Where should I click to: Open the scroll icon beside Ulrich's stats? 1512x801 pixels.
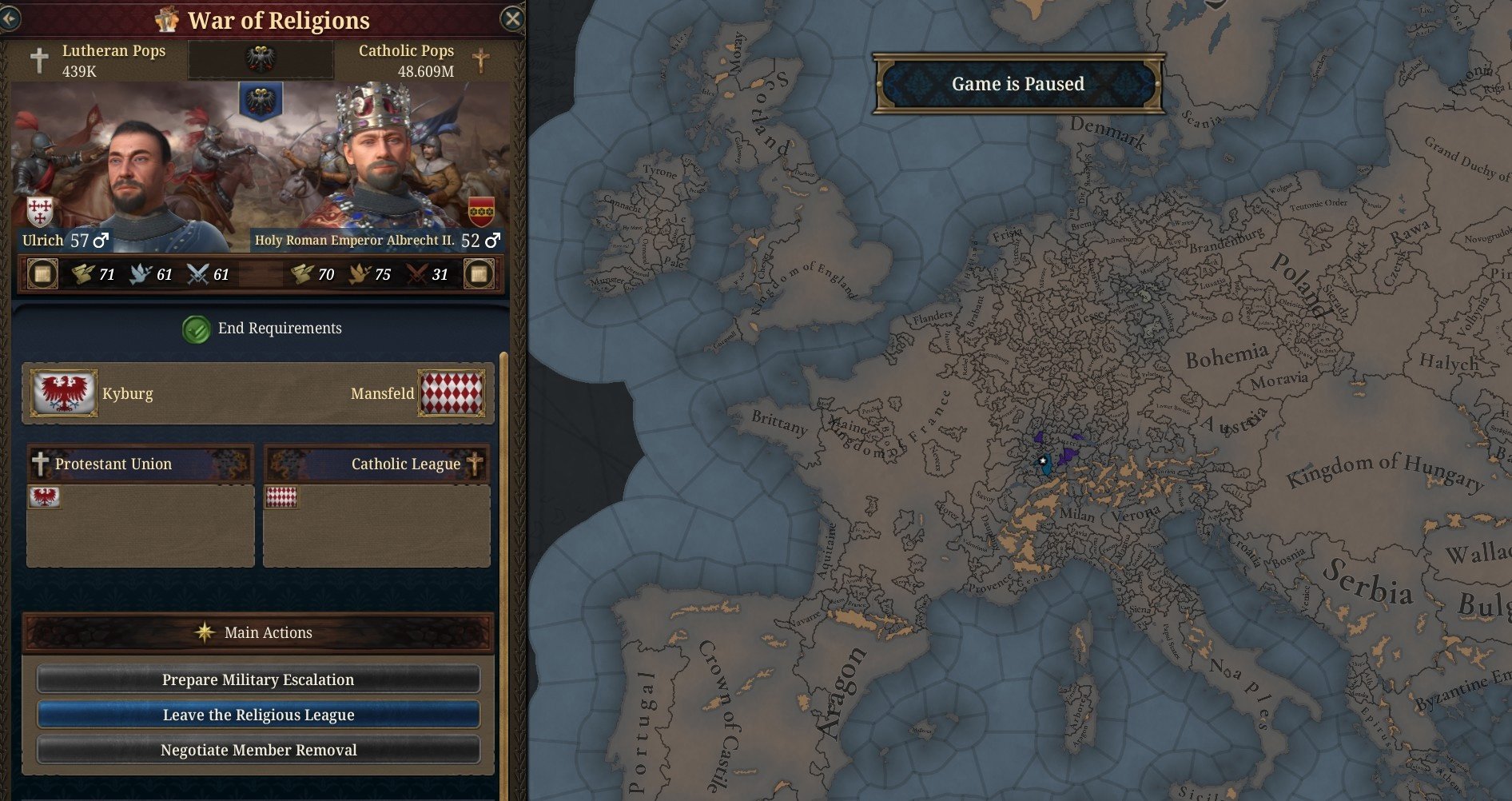pyautogui.click(x=42, y=274)
